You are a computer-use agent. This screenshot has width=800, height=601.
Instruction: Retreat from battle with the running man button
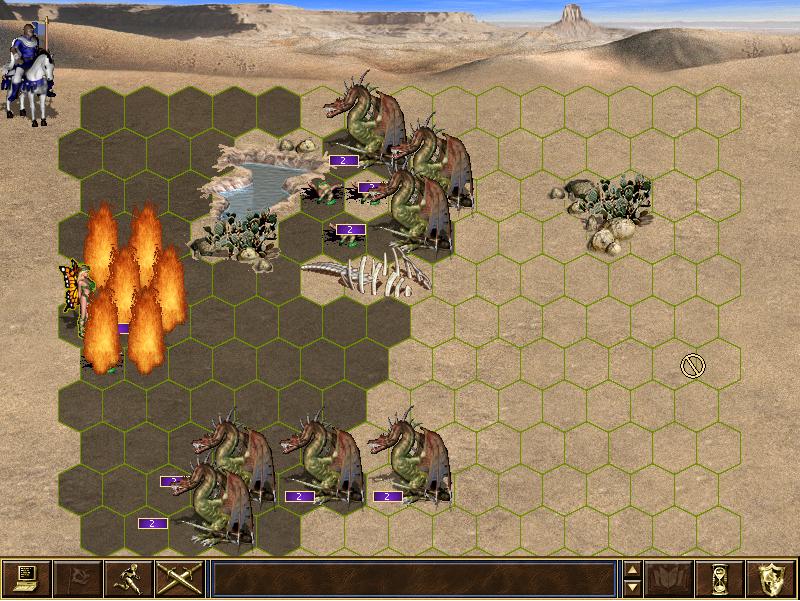click(x=128, y=578)
